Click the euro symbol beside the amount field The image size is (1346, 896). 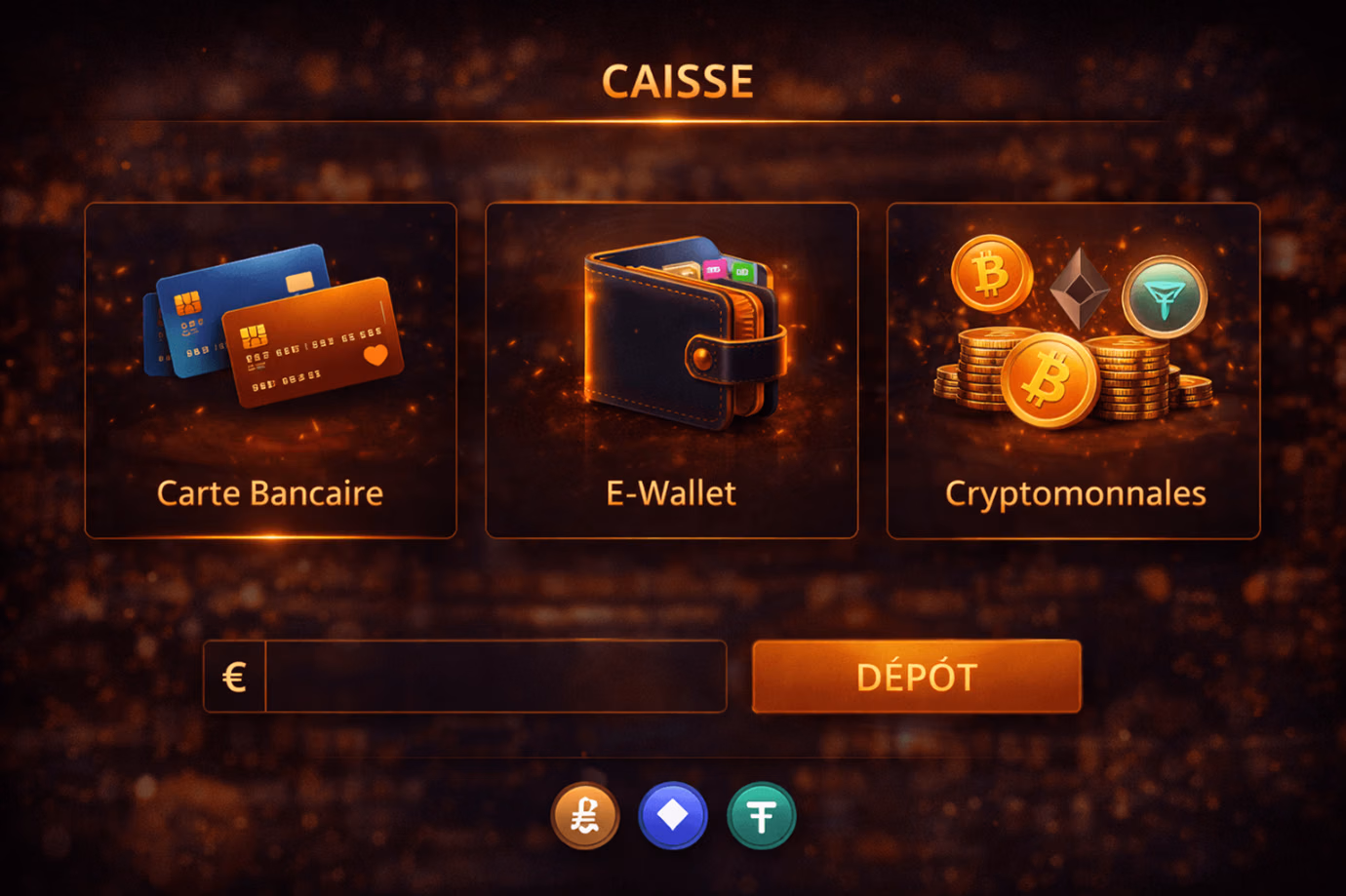(234, 676)
